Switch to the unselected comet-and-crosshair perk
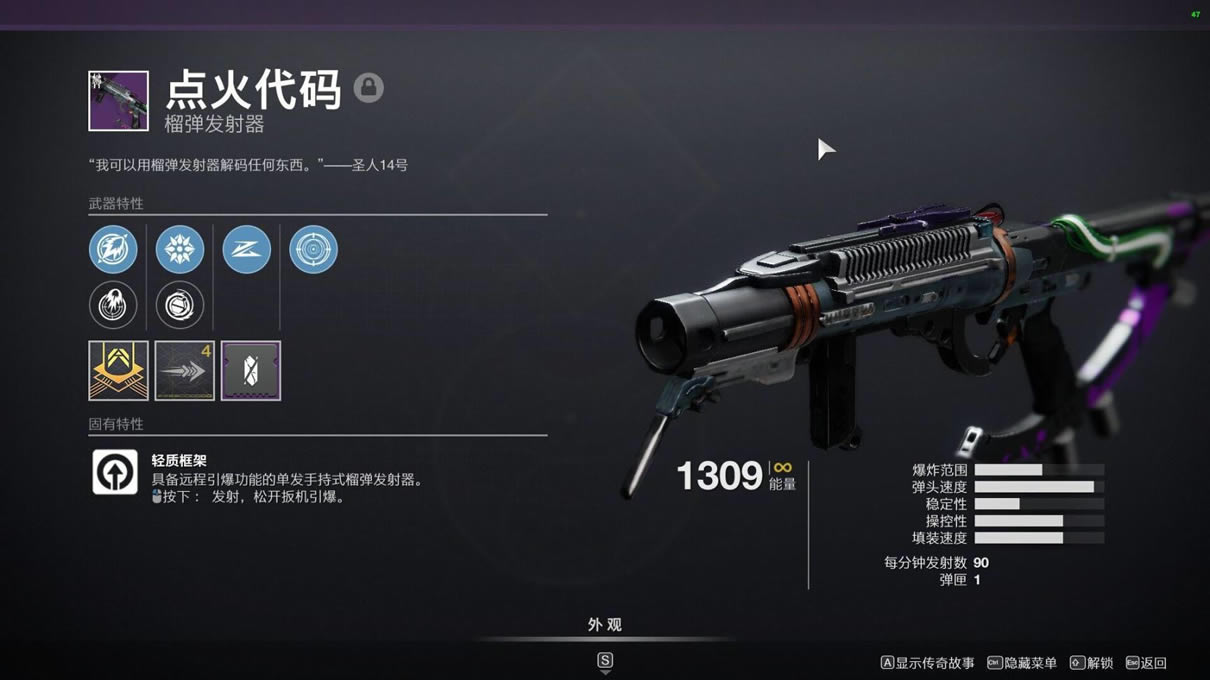The height and width of the screenshot is (680, 1210). pyautogui.click(x=113, y=305)
